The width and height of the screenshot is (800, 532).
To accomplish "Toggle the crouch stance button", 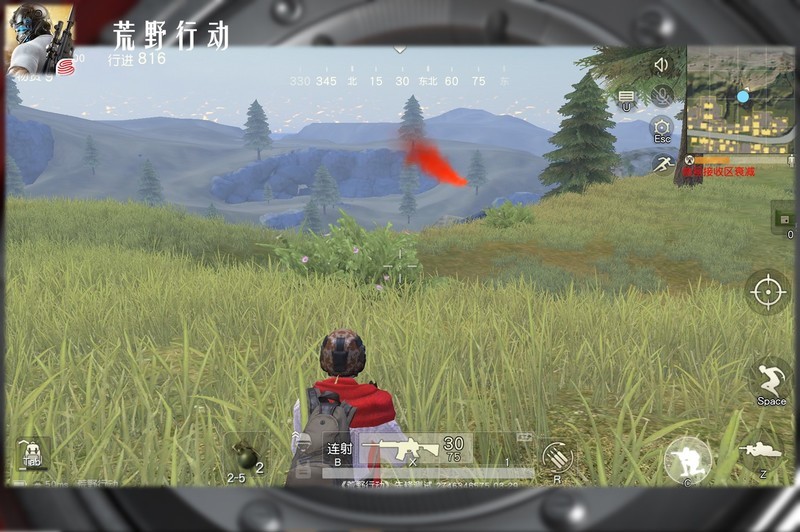I will point(688,459).
